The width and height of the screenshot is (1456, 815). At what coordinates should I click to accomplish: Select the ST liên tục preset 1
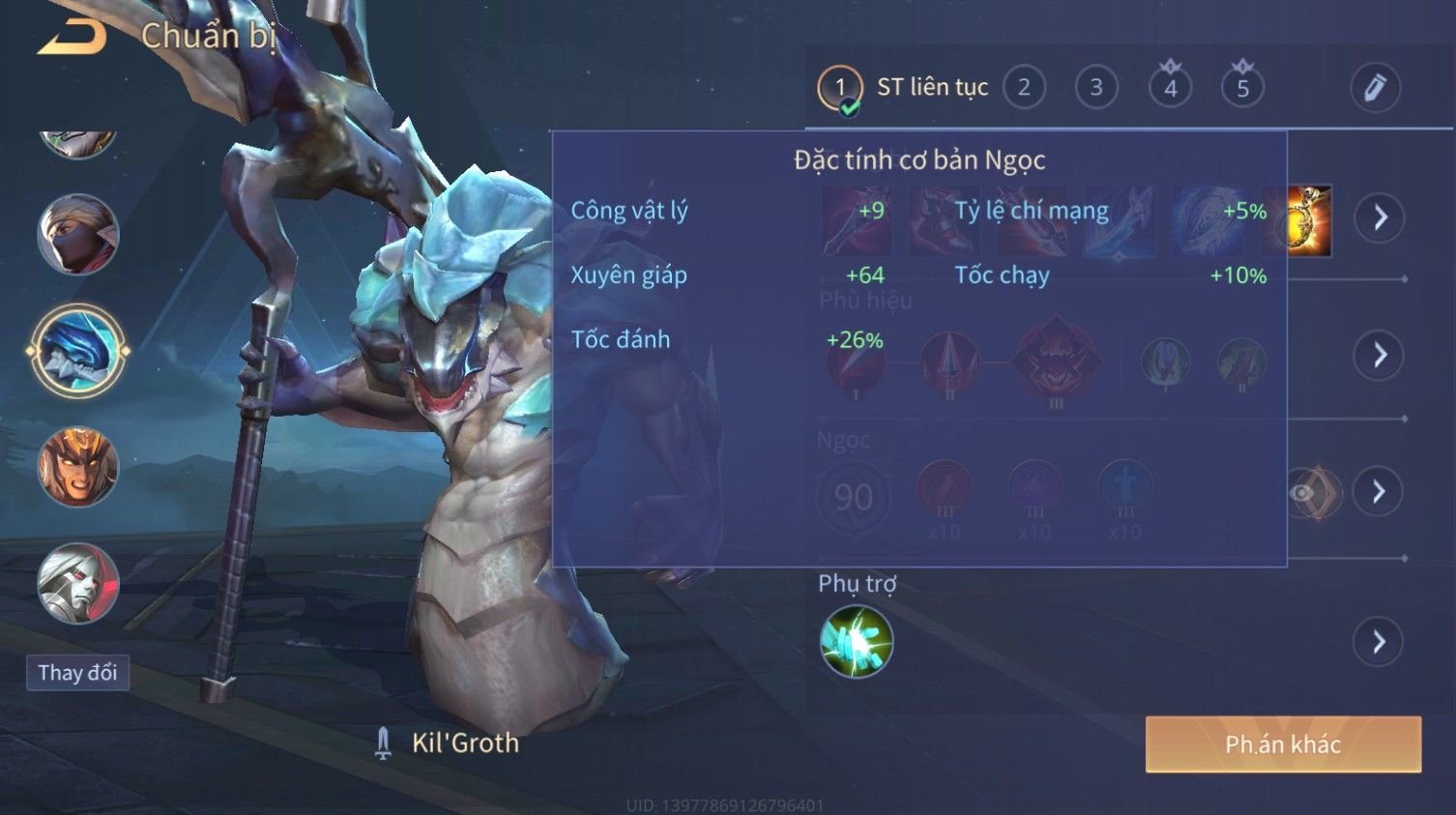pos(840,88)
